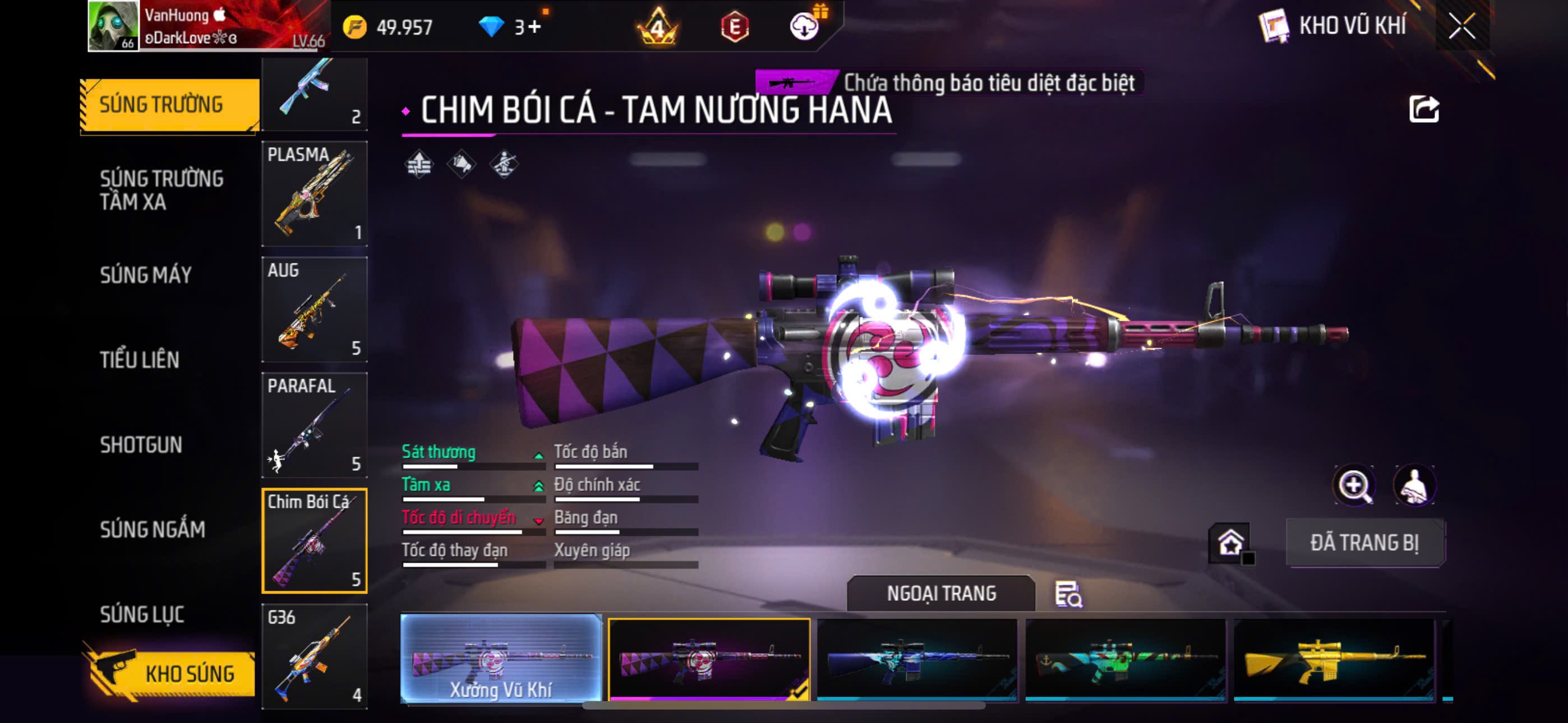Switch to SÚNG NGẮM category
This screenshot has height=723, width=1568.
[152, 530]
